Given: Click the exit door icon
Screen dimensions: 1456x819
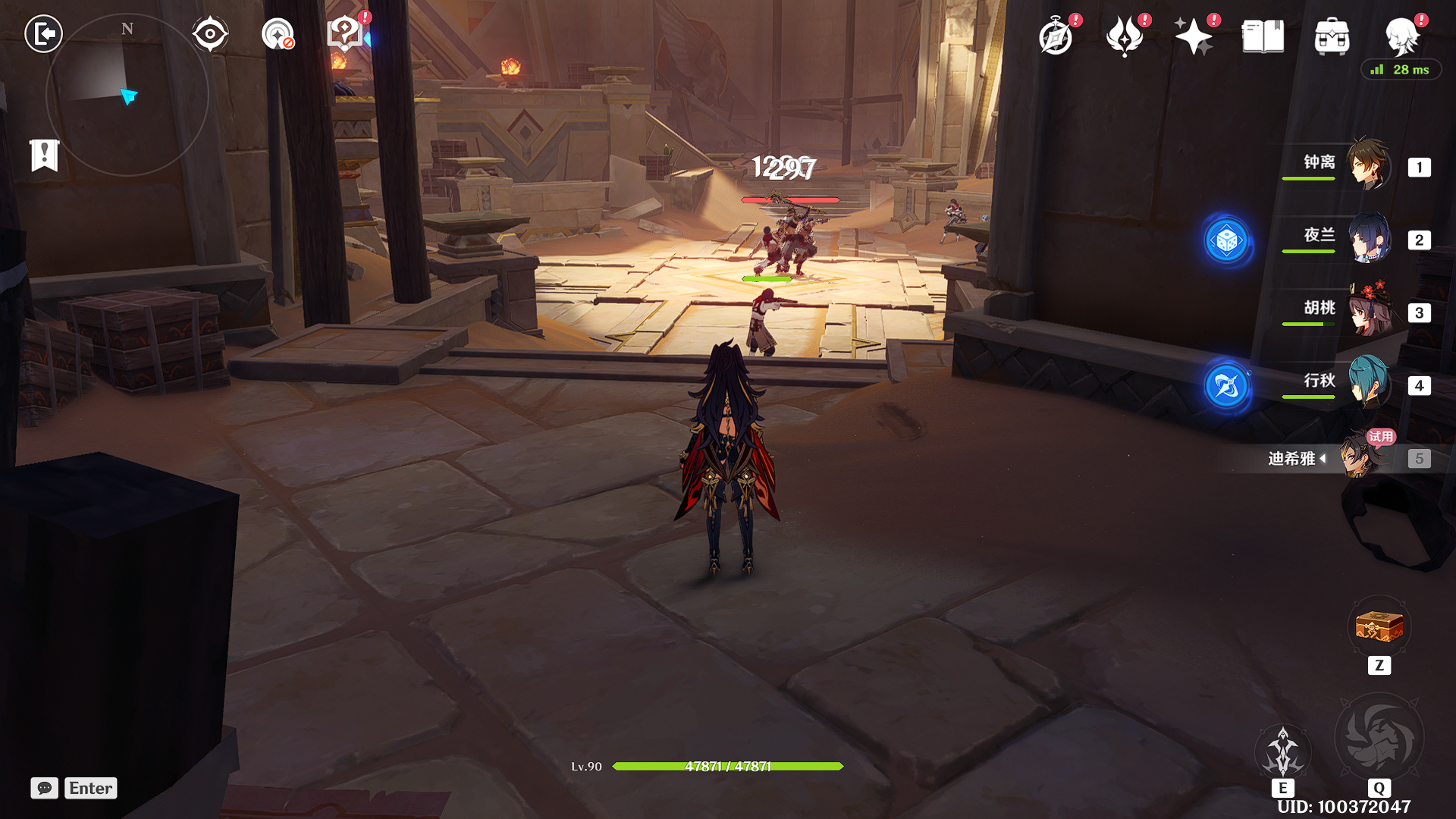Looking at the screenshot, I should [43, 34].
